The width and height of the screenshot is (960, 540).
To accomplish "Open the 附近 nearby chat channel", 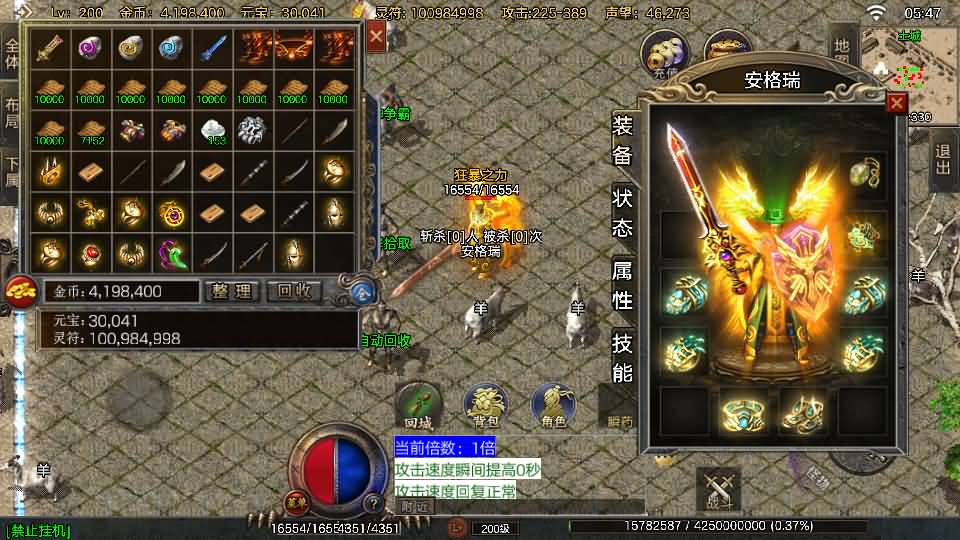I will click(x=416, y=506).
